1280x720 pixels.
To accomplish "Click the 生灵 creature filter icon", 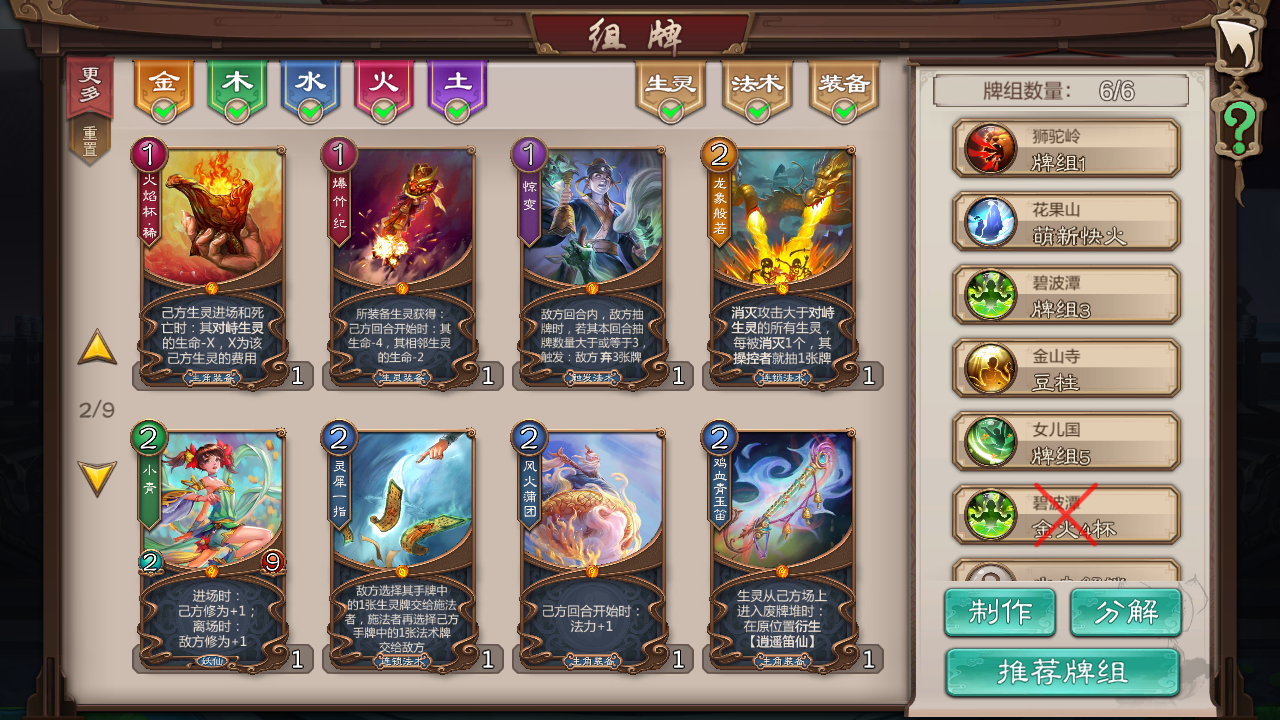I will [x=668, y=83].
